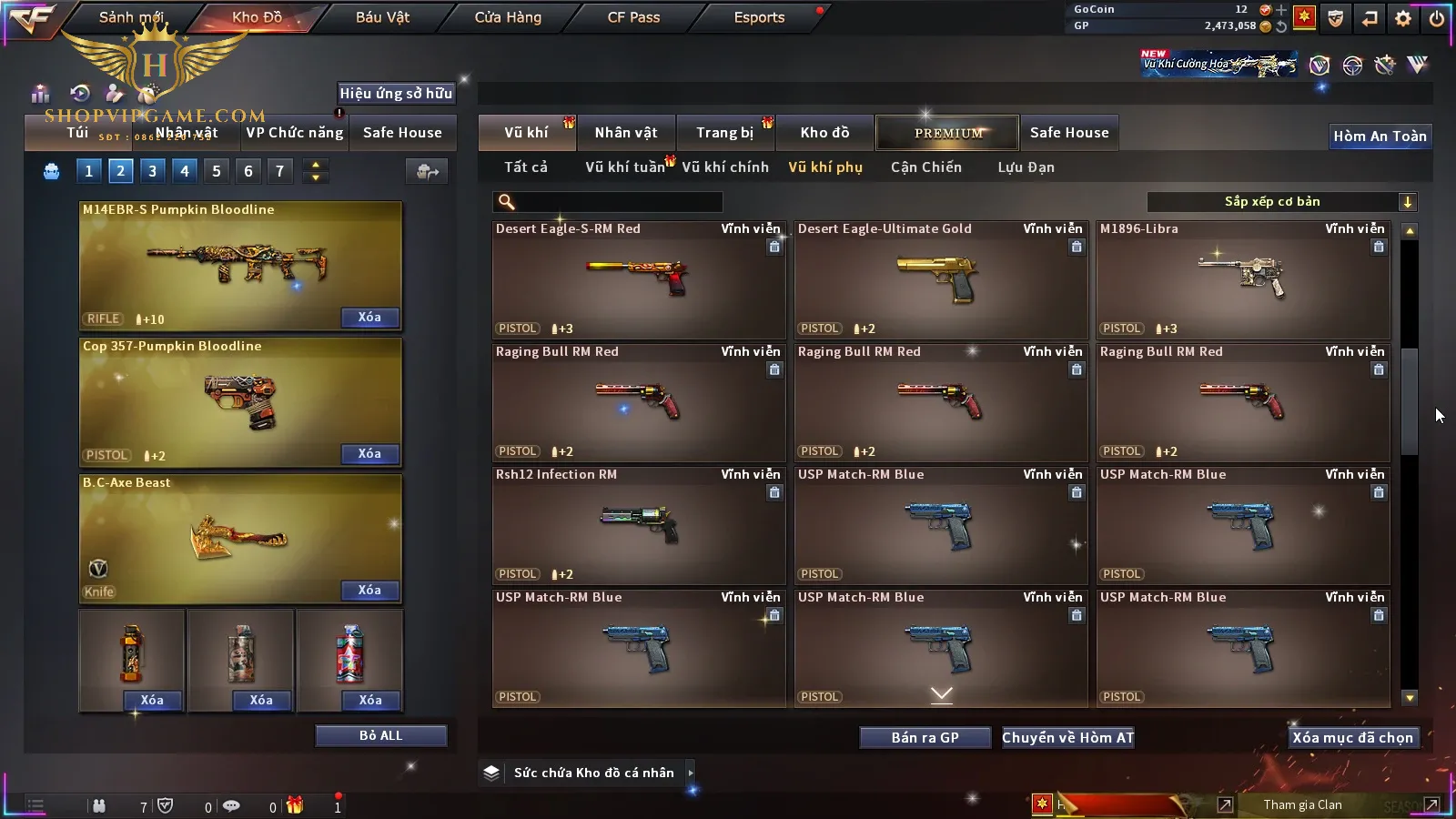Show the Cận Chiến weapon category

[x=925, y=167]
